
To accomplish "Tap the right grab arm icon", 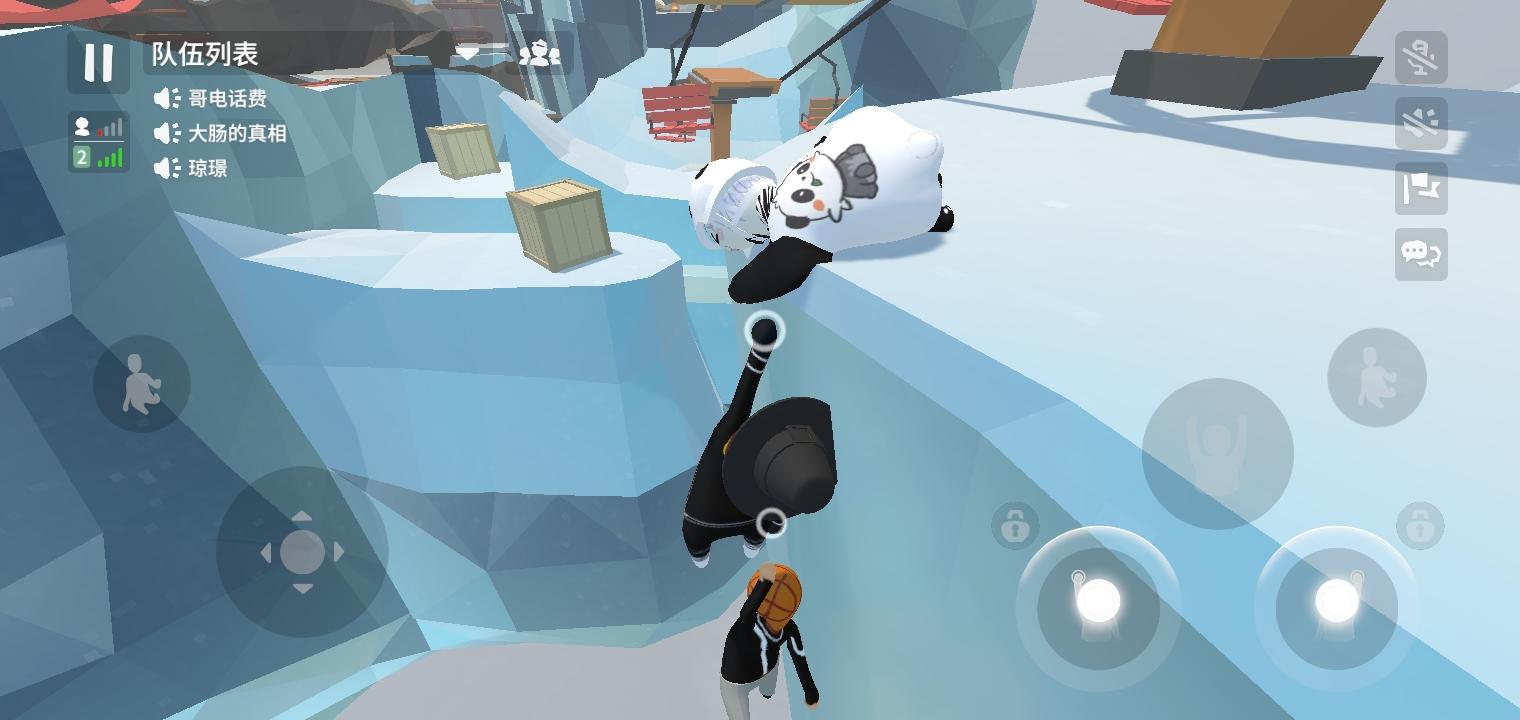I will pos(1378,380).
